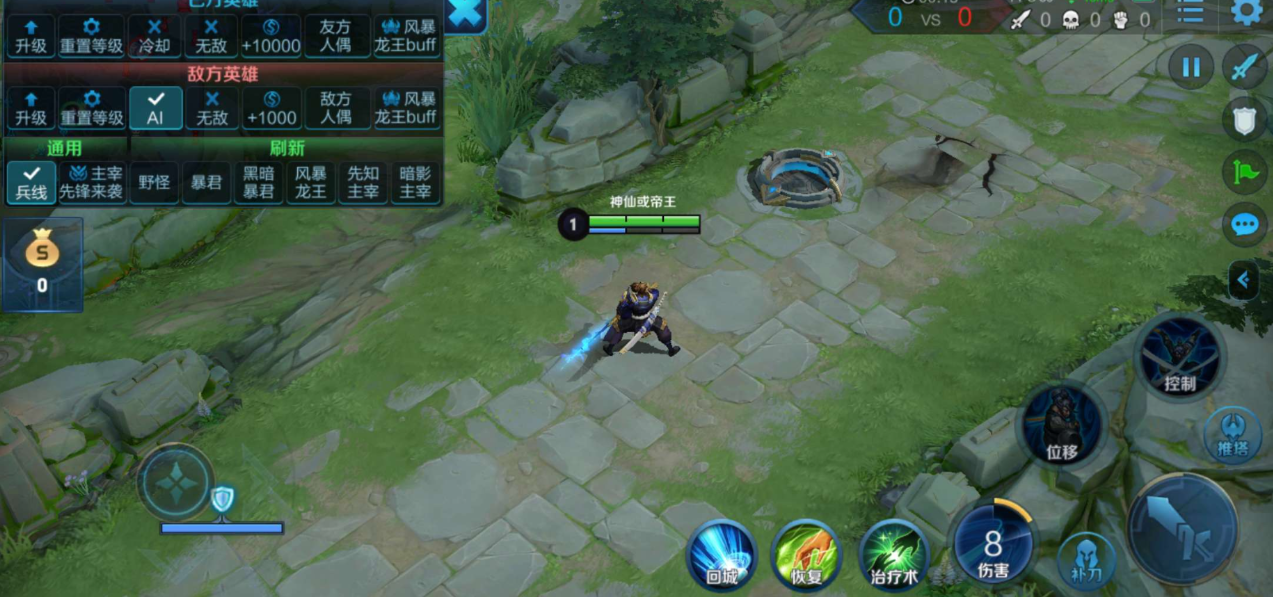This screenshot has width=1273, height=597.
Task: Toggle the 兵线 minion wave option
Action: [31, 182]
